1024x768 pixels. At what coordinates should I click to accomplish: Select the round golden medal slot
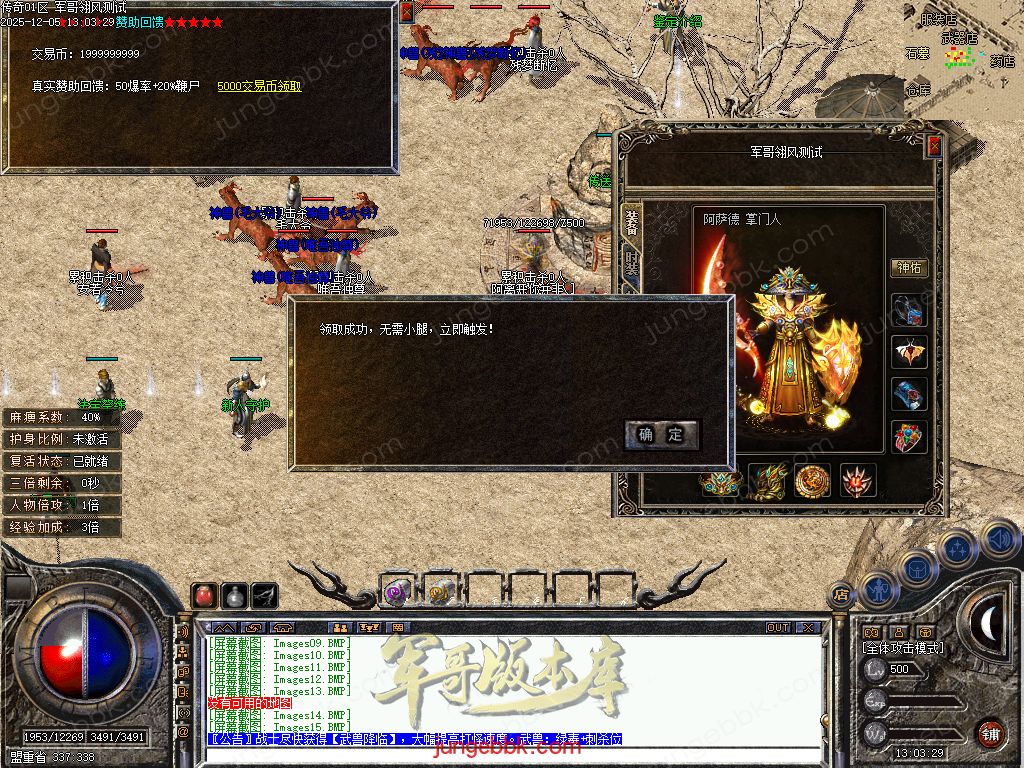pyautogui.click(x=813, y=481)
